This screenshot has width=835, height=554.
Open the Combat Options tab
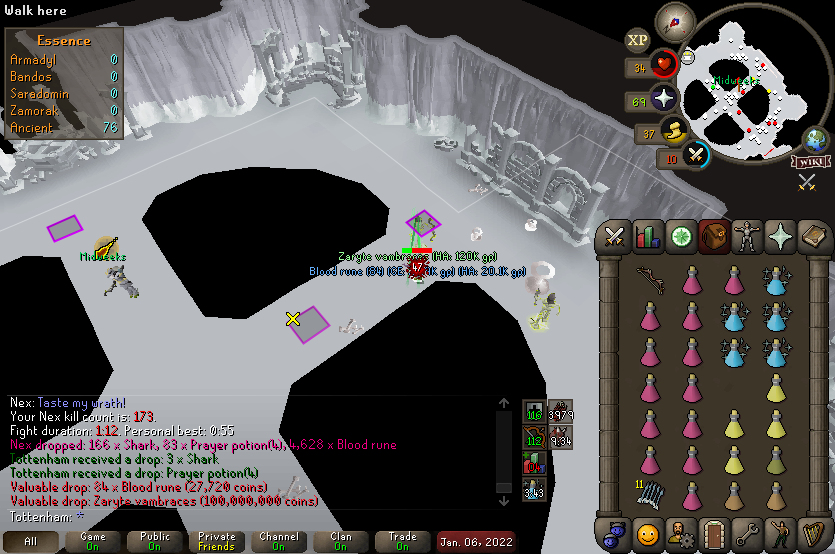[614, 236]
